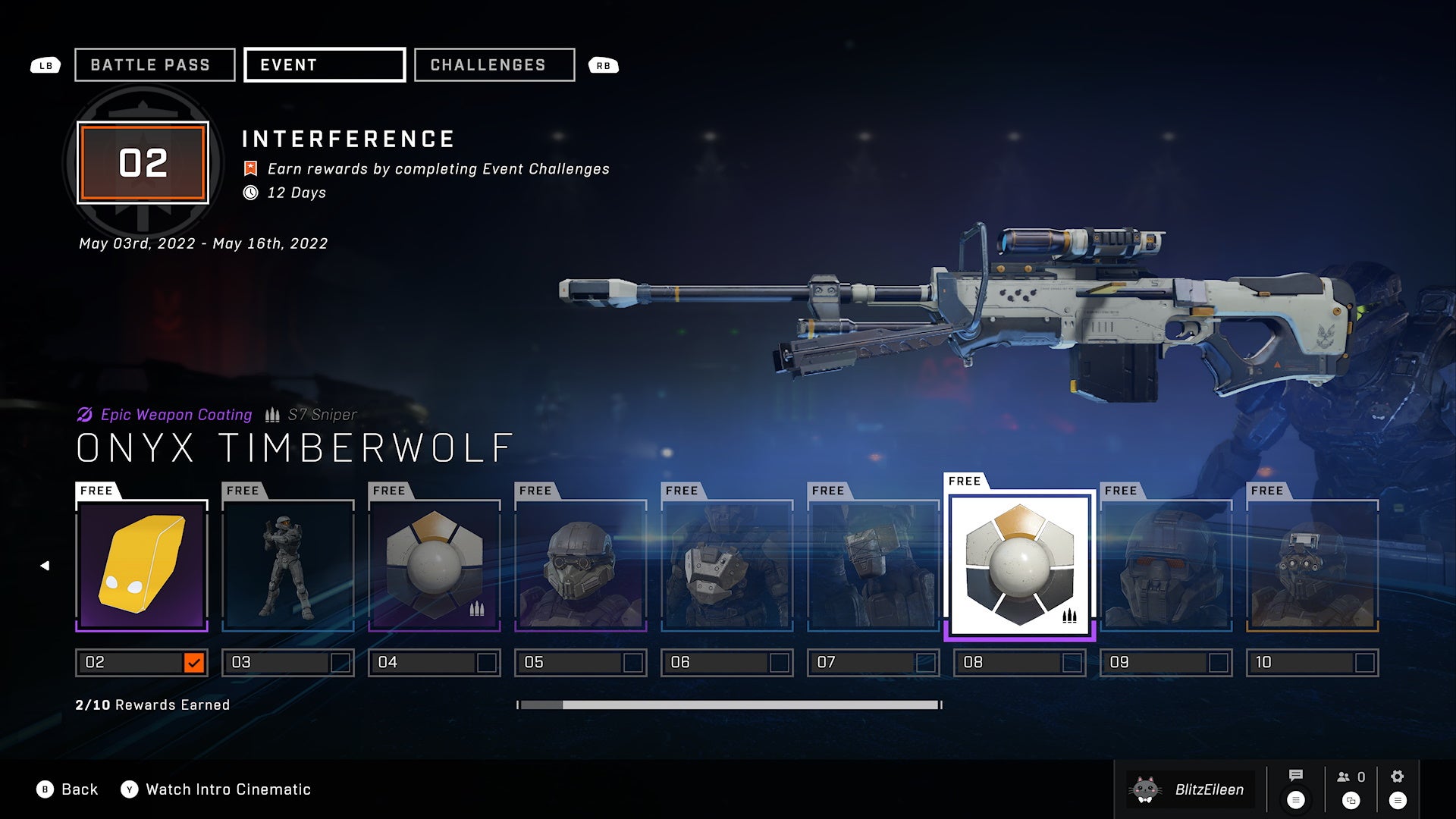The height and width of the screenshot is (819, 1456).
Task: Click the event rewards progress bar
Action: [x=728, y=704]
